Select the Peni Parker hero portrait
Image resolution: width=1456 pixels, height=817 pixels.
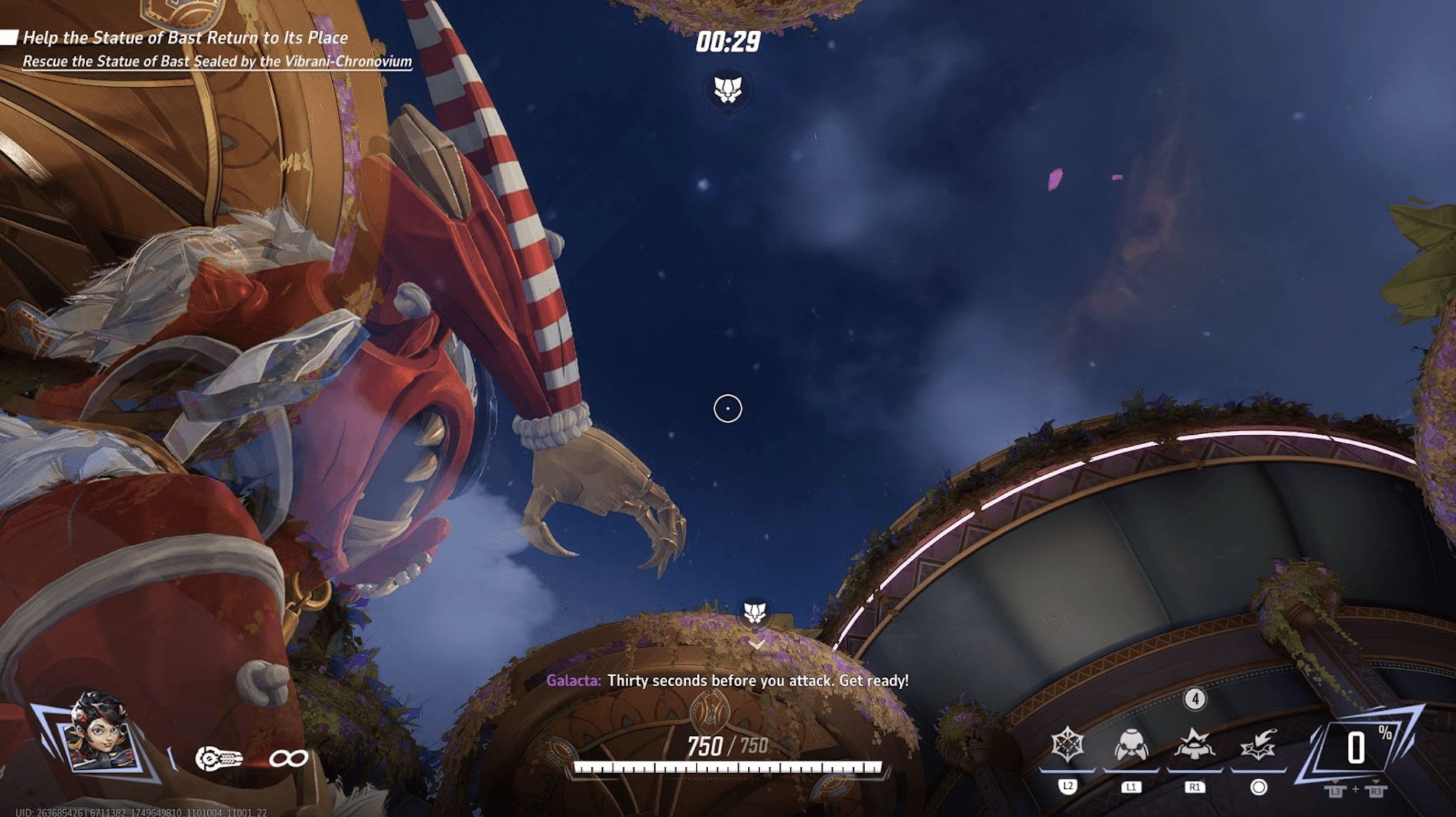[x=99, y=732]
